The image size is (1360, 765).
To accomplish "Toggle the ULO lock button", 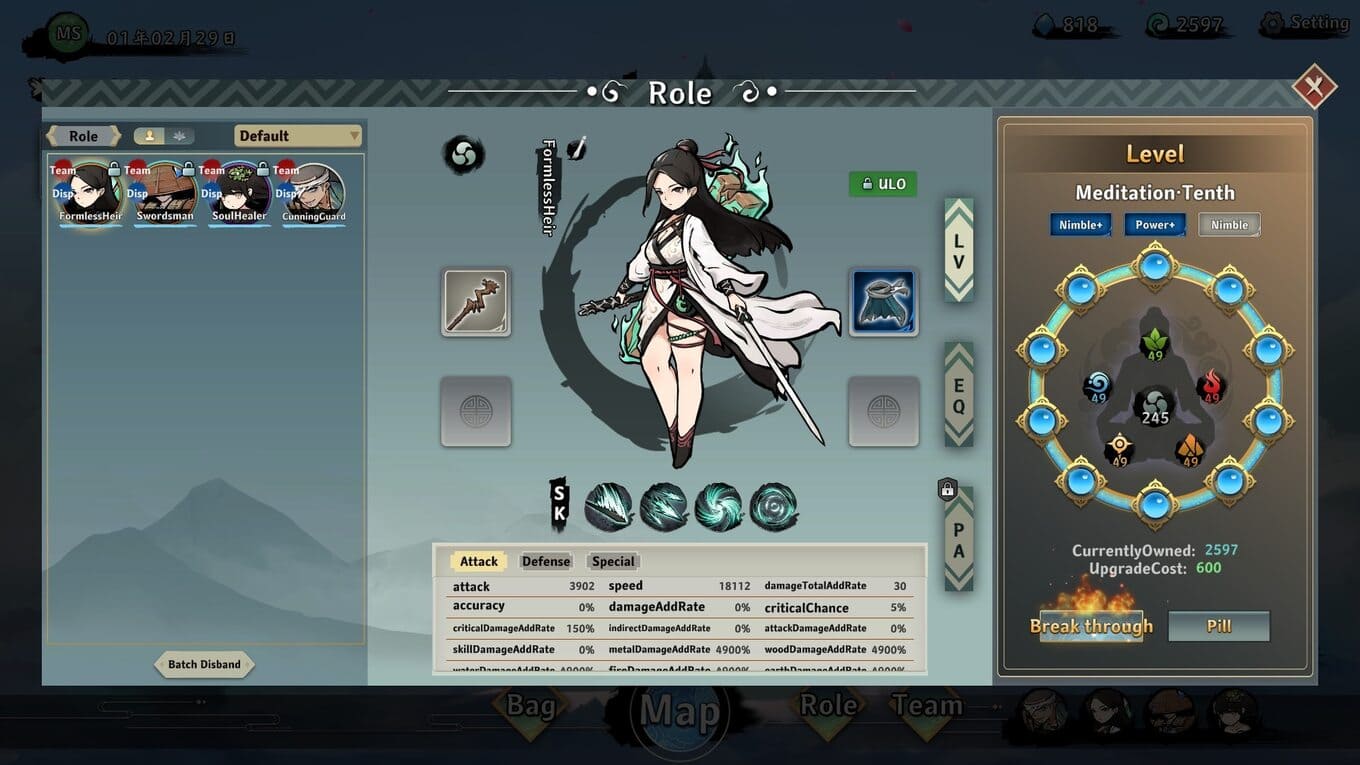I will (x=882, y=184).
